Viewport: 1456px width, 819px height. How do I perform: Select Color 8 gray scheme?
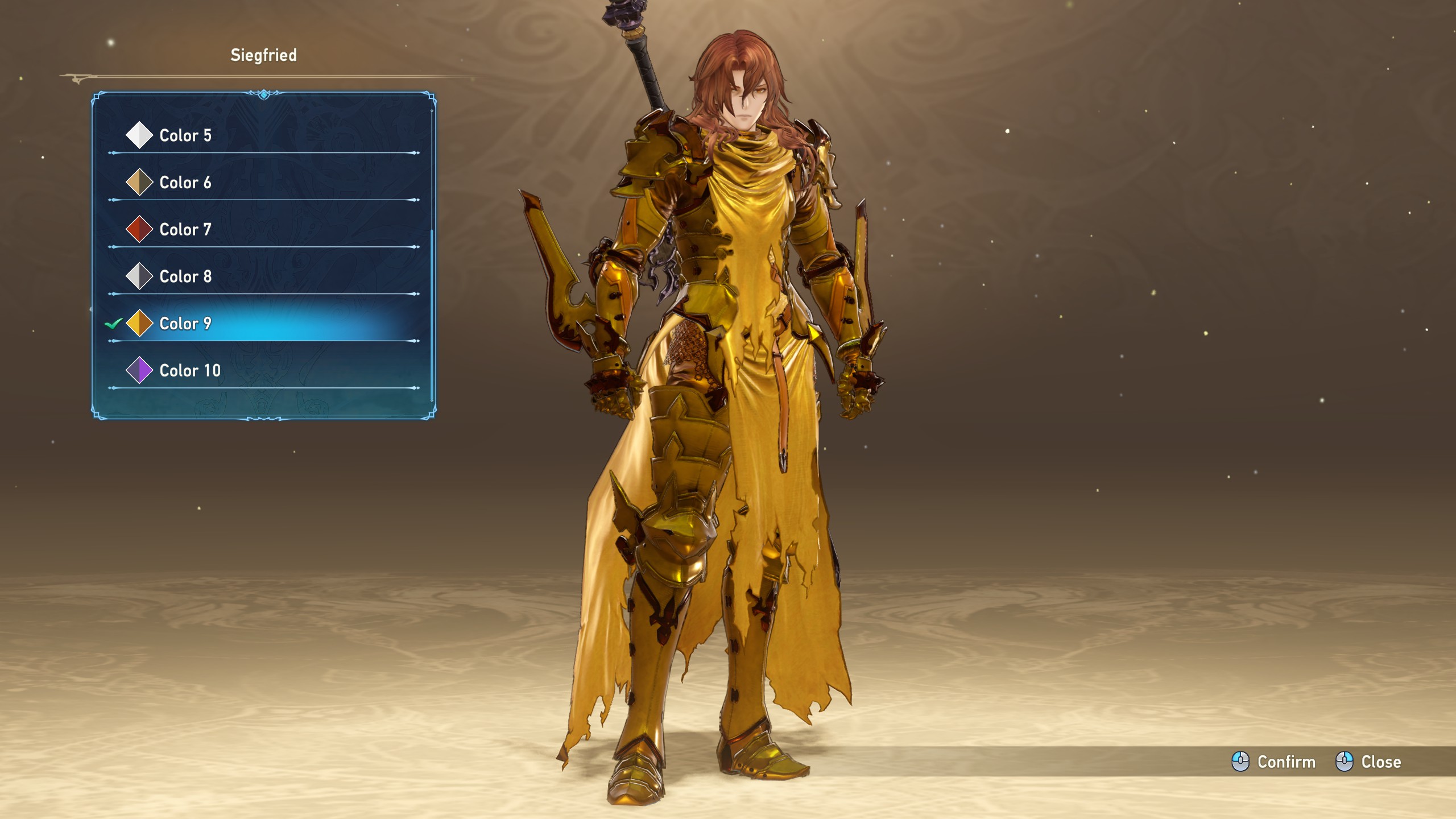[x=185, y=276]
